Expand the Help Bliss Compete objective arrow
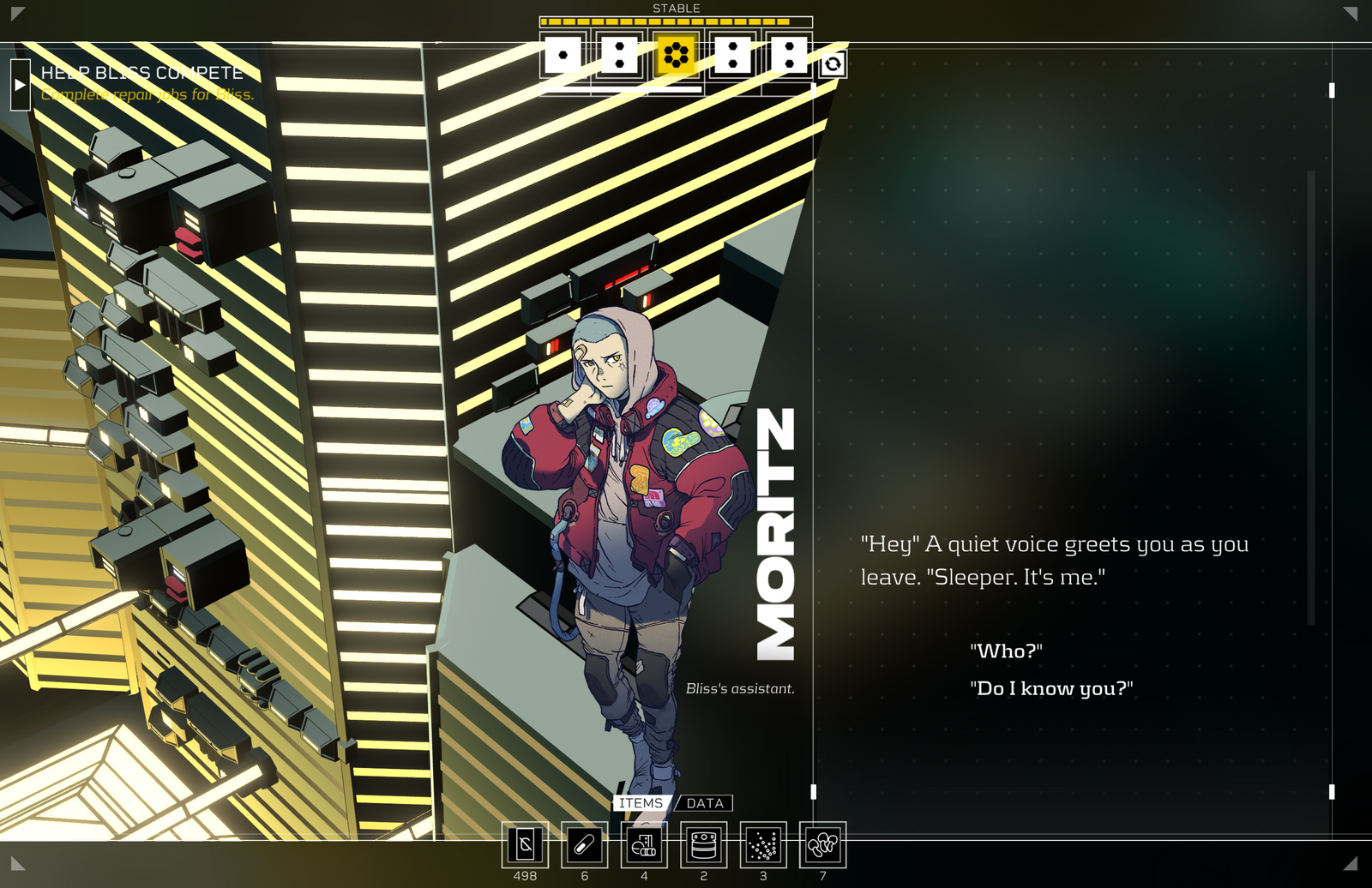 pyautogui.click(x=20, y=85)
